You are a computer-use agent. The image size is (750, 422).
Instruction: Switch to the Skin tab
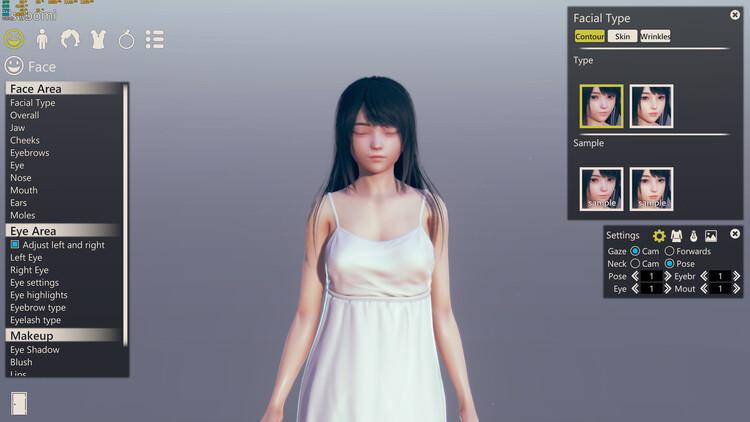pos(622,36)
